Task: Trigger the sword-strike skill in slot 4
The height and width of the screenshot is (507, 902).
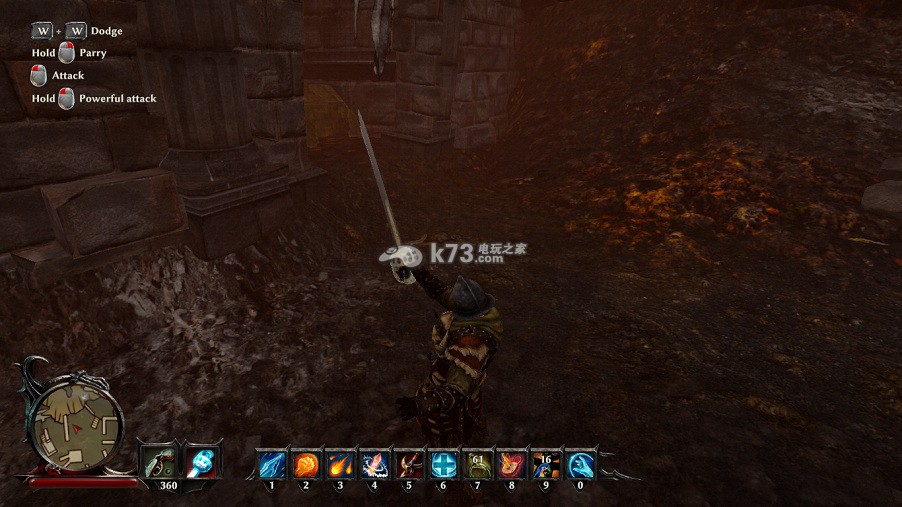Action: [x=374, y=465]
